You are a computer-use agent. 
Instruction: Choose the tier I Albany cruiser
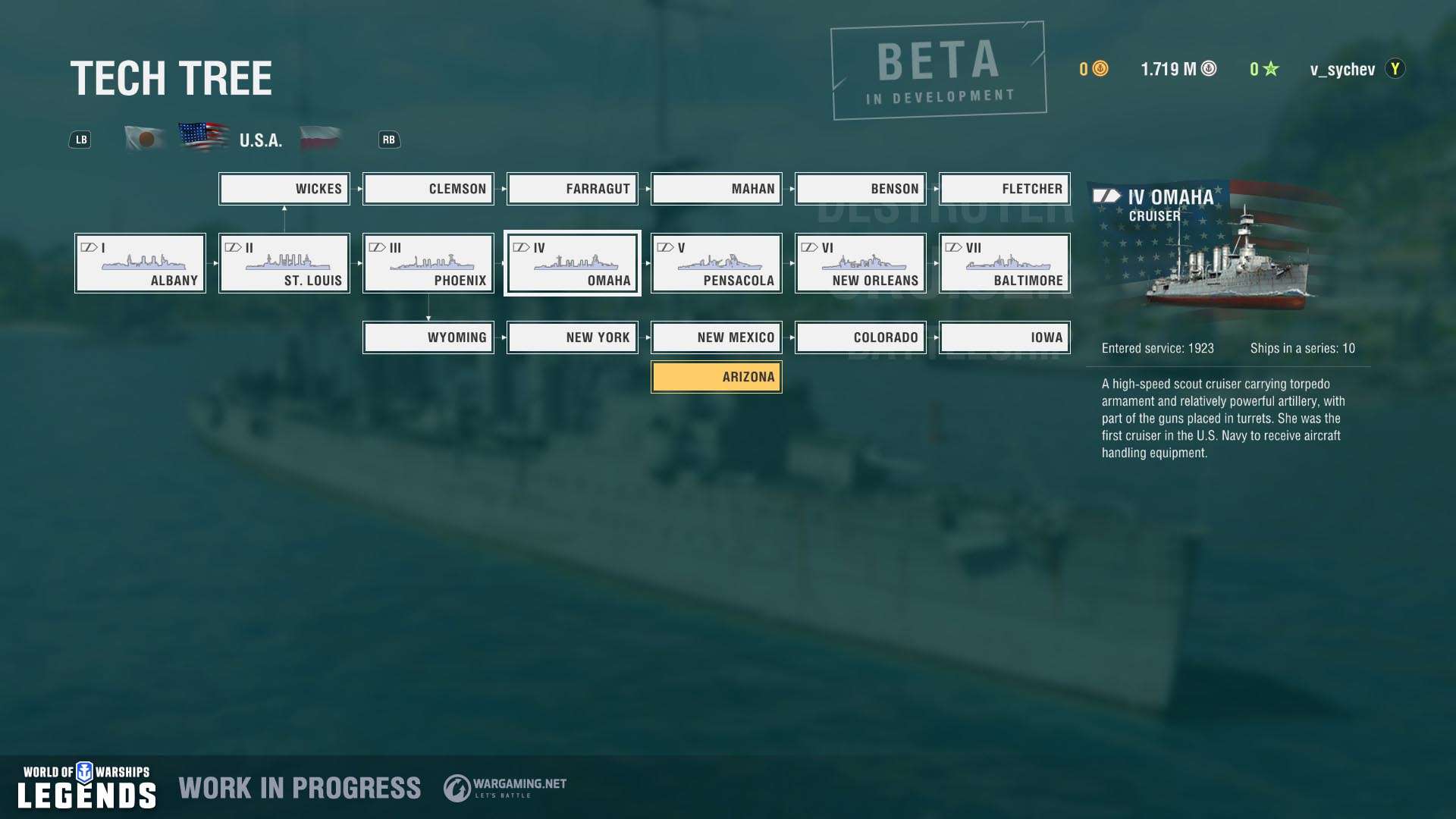coord(140,263)
